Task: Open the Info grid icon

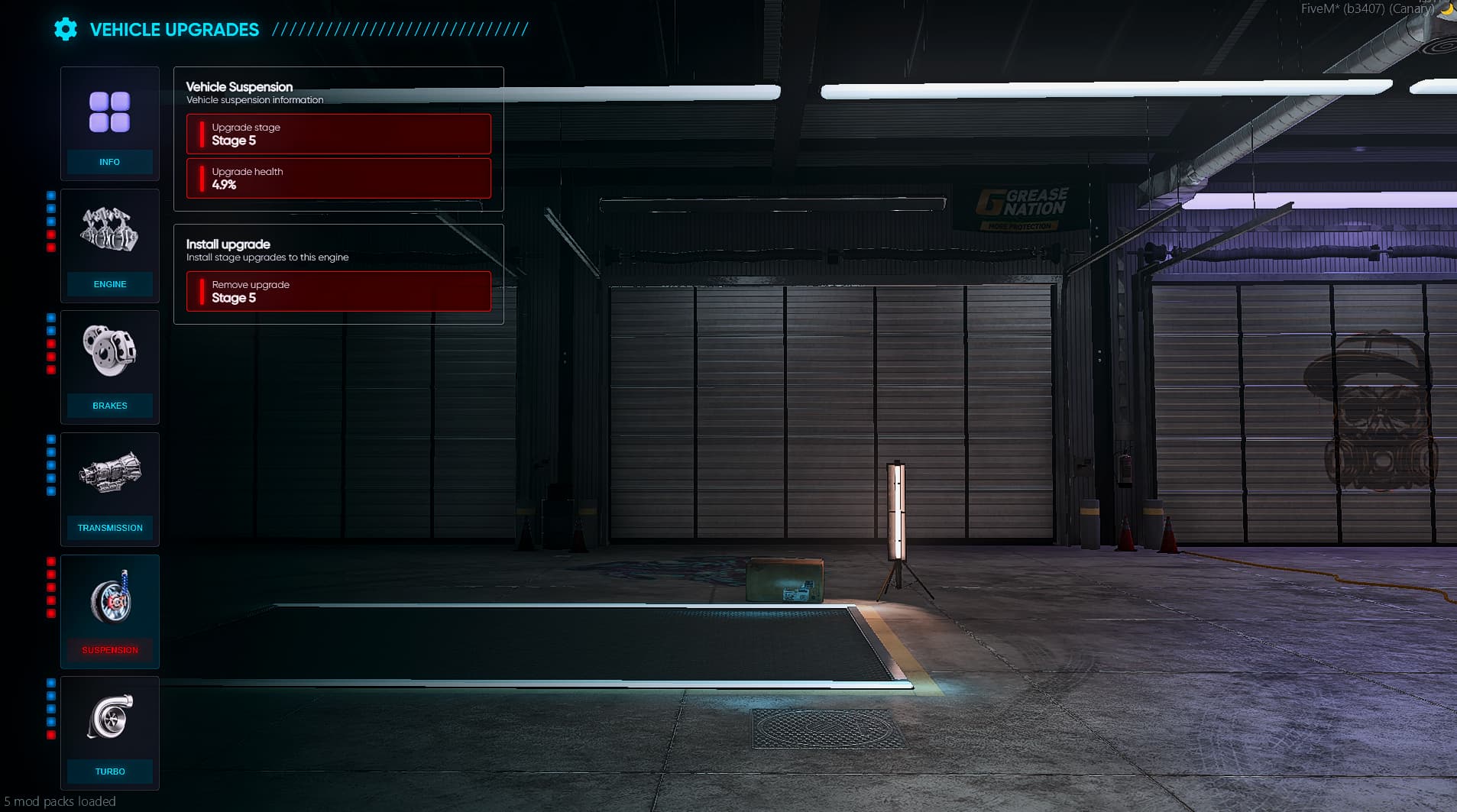Action: (109, 112)
